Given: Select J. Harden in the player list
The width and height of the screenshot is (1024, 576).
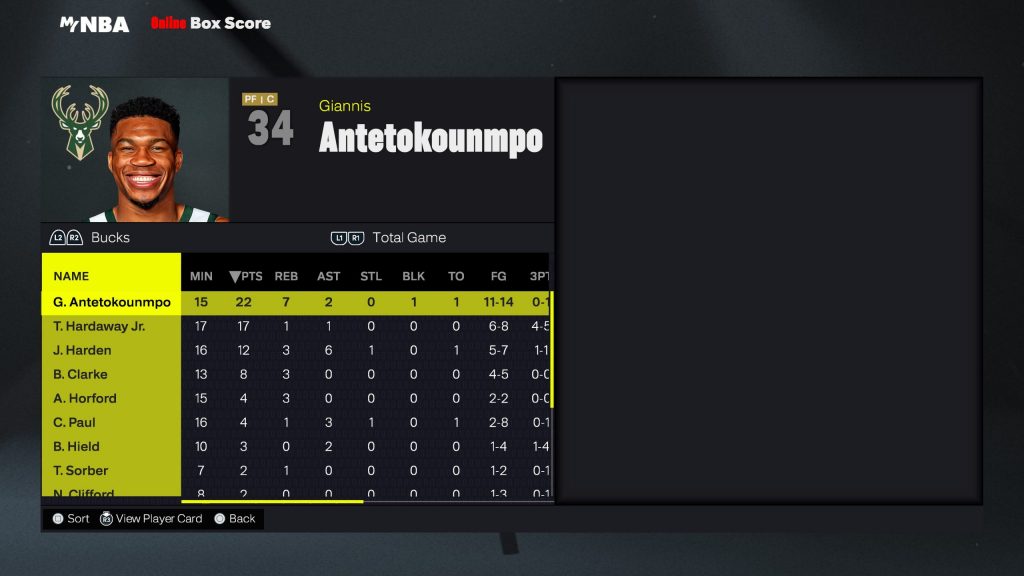Looking at the screenshot, I should (x=82, y=350).
